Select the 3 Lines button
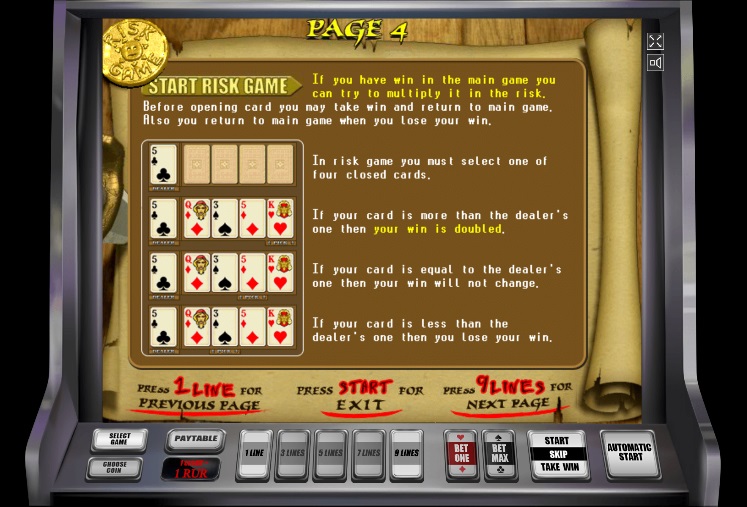The width and height of the screenshot is (747, 507). (292, 453)
